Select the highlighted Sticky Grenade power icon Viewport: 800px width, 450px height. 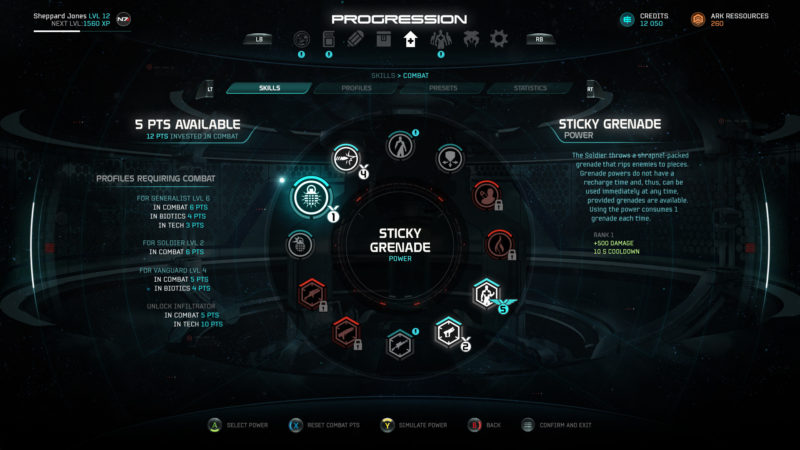(309, 198)
